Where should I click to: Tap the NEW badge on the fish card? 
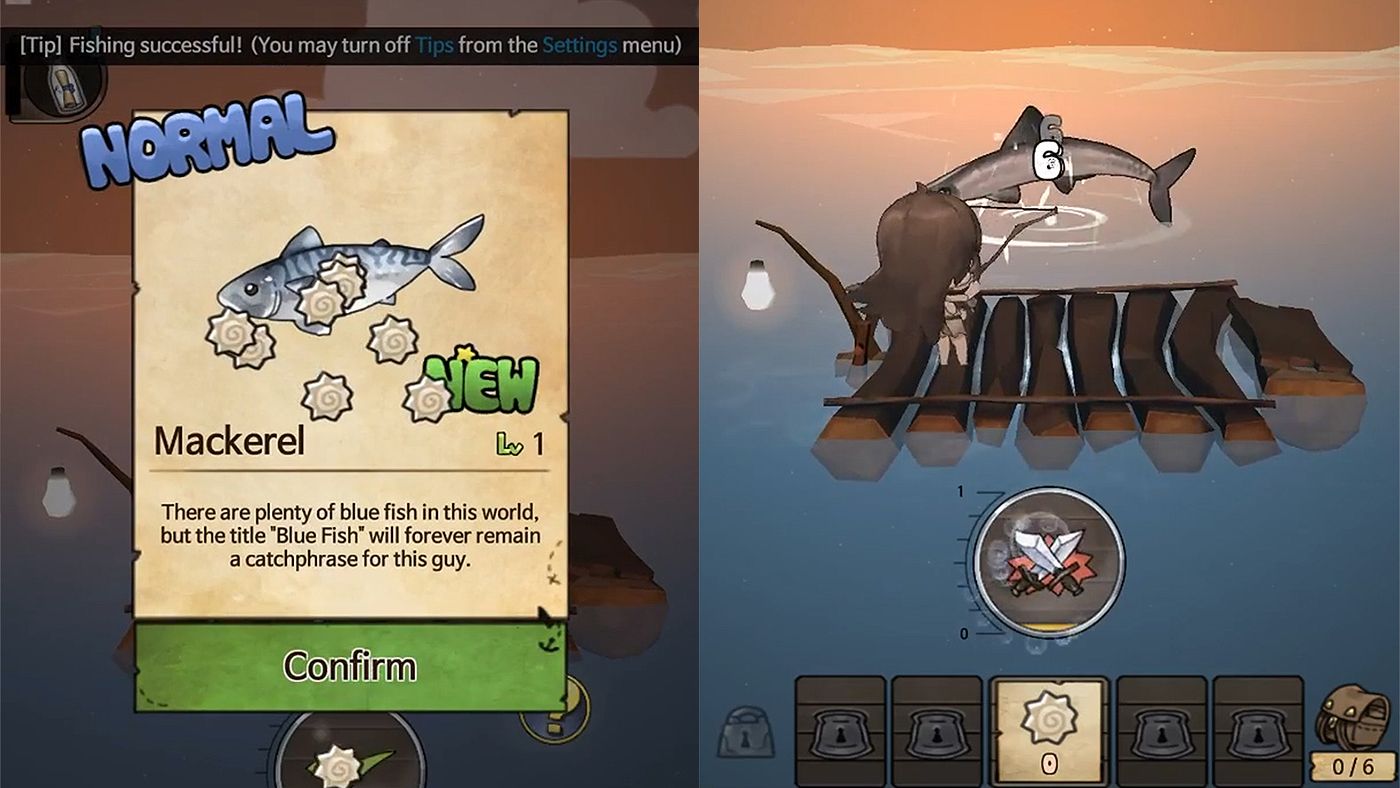point(480,383)
